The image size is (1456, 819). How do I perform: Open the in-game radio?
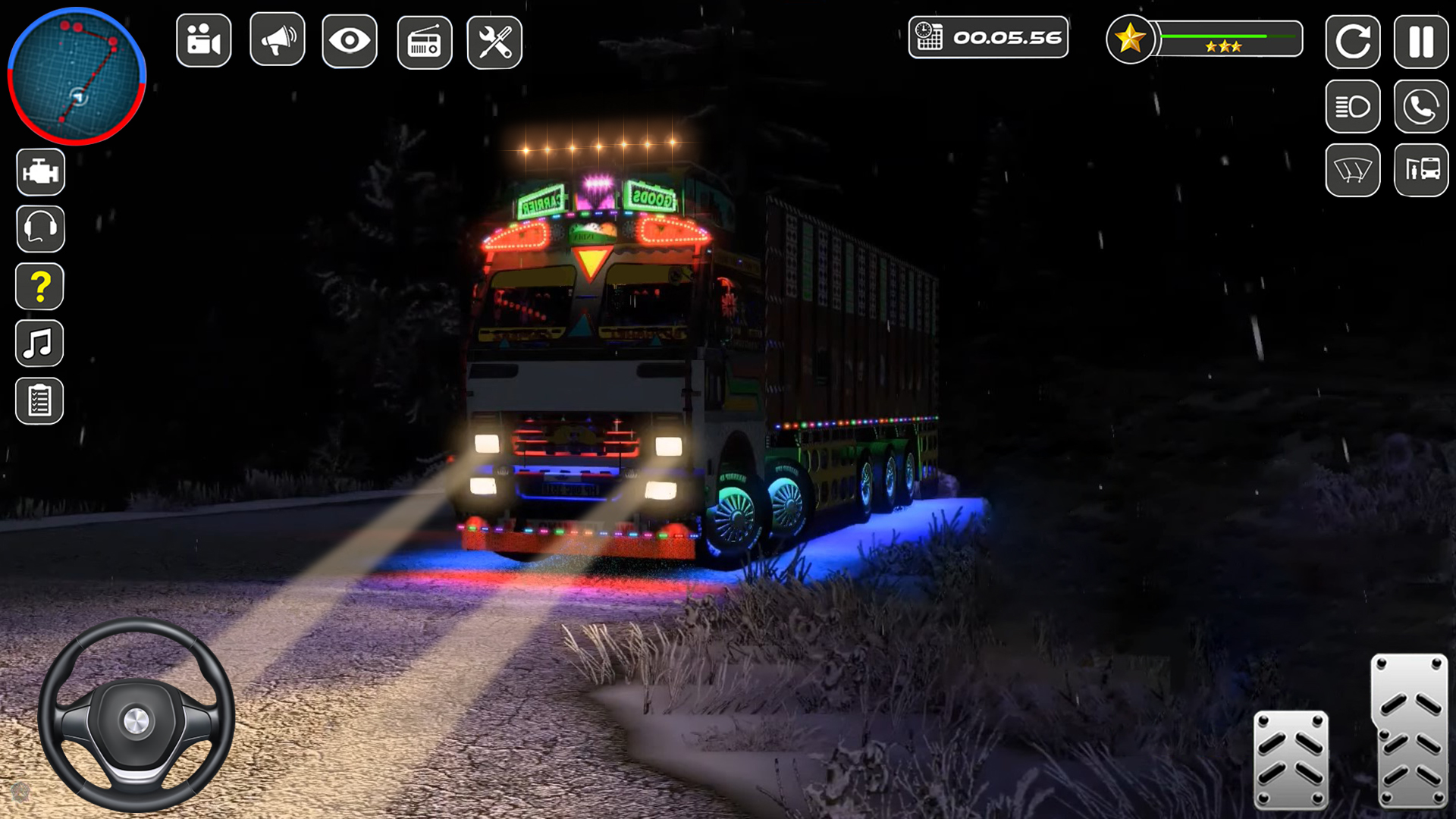click(x=422, y=42)
